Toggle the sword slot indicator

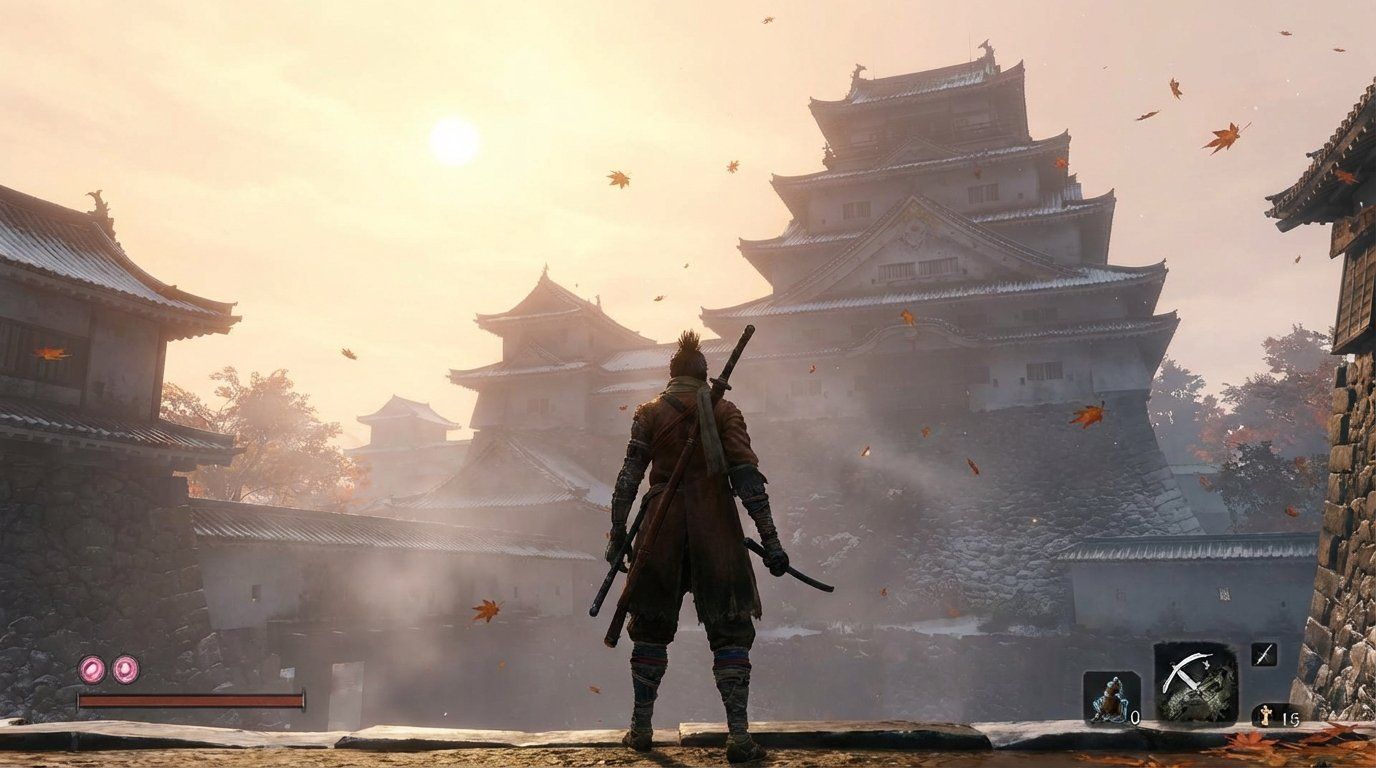(1263, 654)
